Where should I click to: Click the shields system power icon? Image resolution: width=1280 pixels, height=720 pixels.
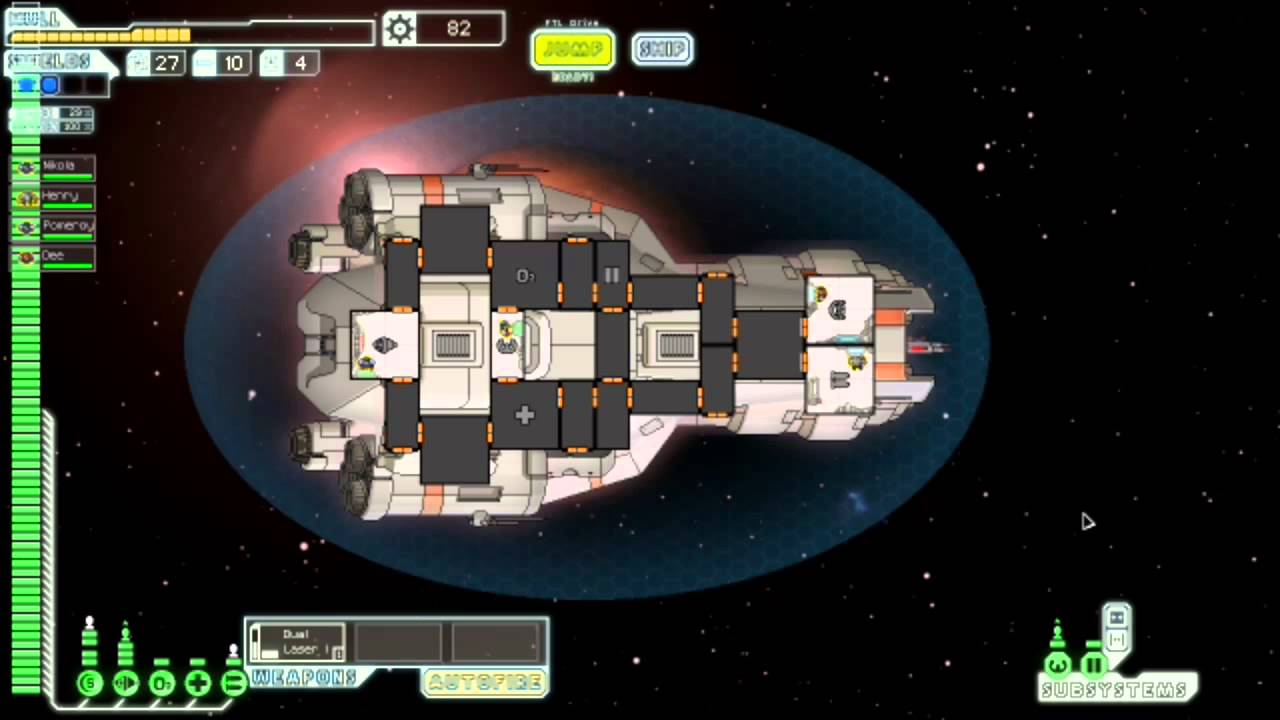pyautogui.click(x=90, y=684)
